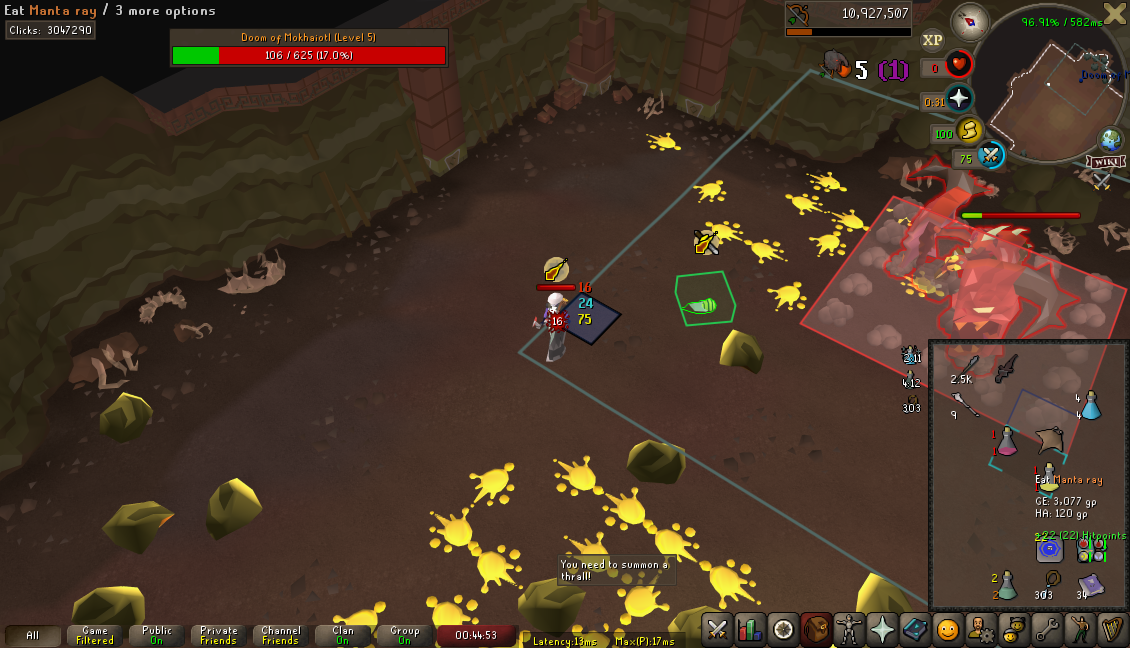Select the All chat tab
This screenshot has width=1130, height=648.
coord(32,636)
